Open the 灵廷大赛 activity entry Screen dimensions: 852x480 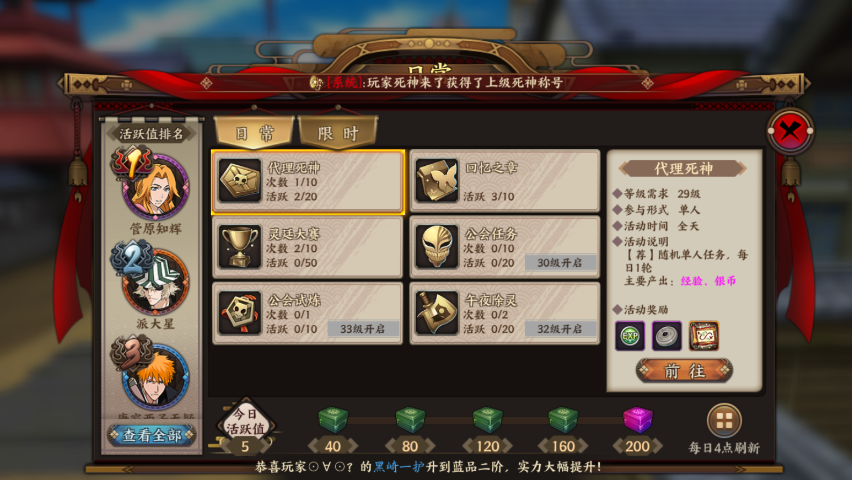click(308, 247)
